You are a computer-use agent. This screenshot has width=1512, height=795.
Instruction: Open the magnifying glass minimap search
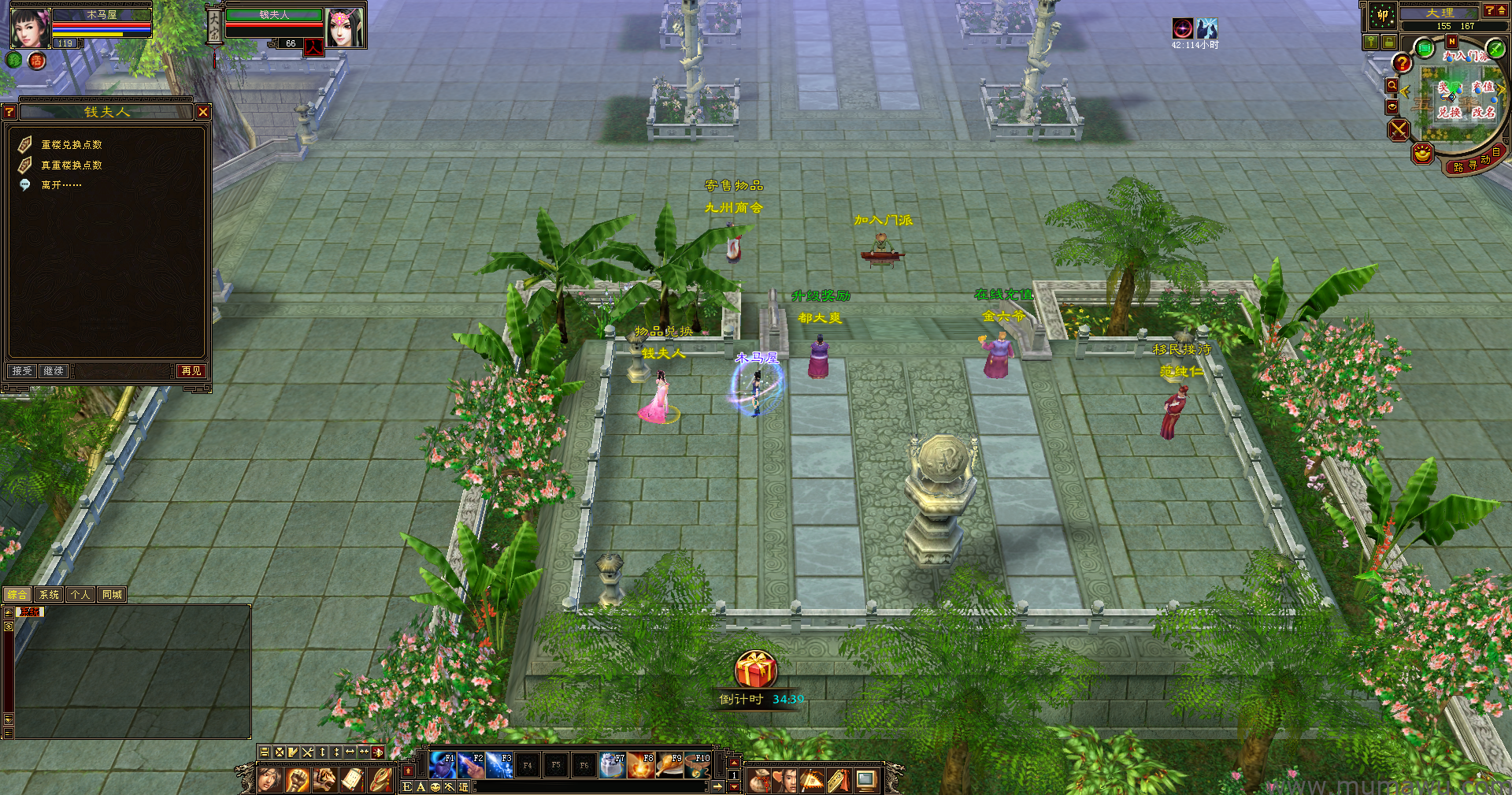[1392, 85]
